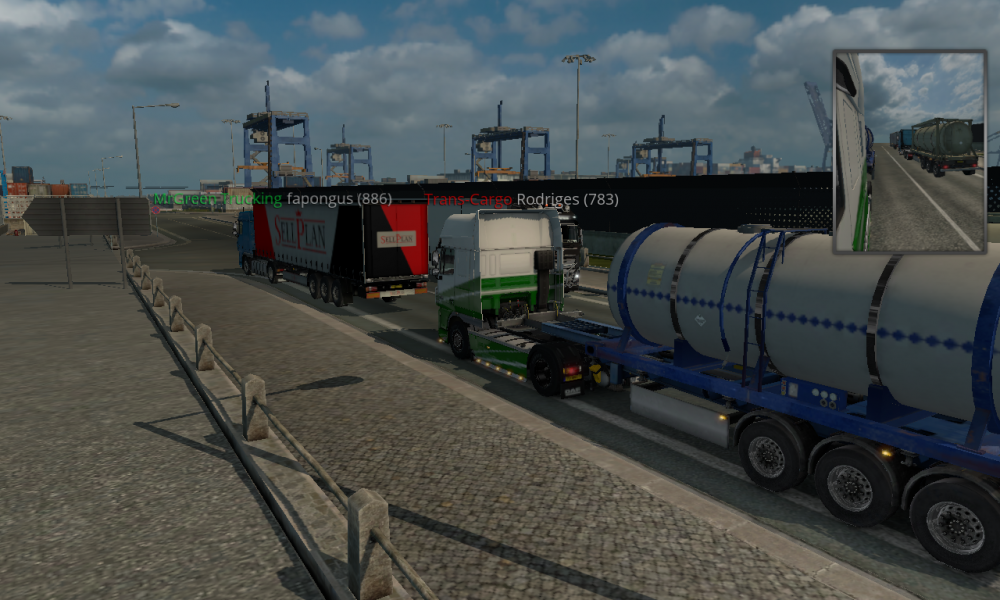Select the Rodriges (783) player name tag
Screen dimensions: 1000x600
click(x=567, y=199)
